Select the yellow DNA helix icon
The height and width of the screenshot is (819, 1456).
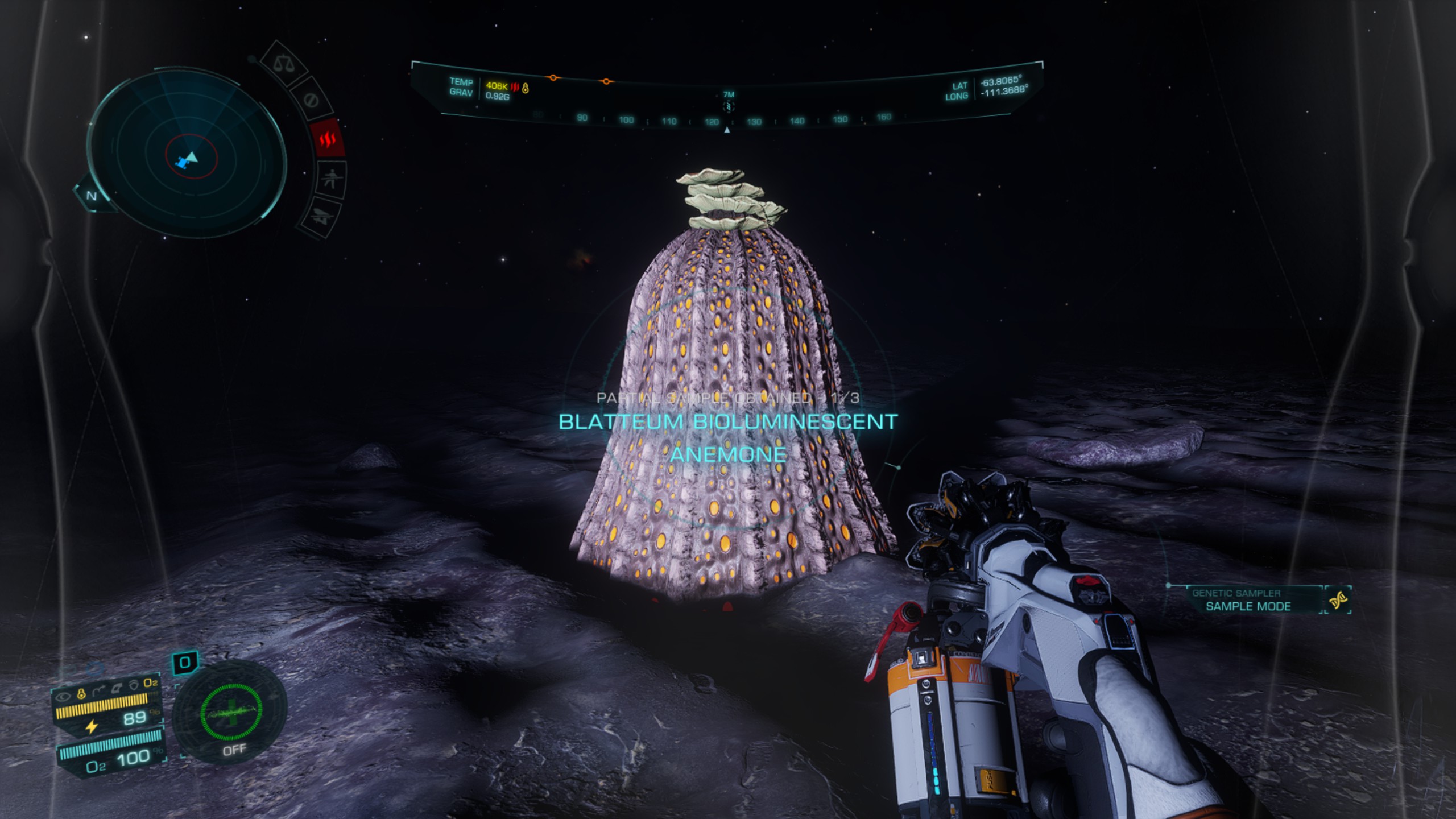(x=1338, y=599)
